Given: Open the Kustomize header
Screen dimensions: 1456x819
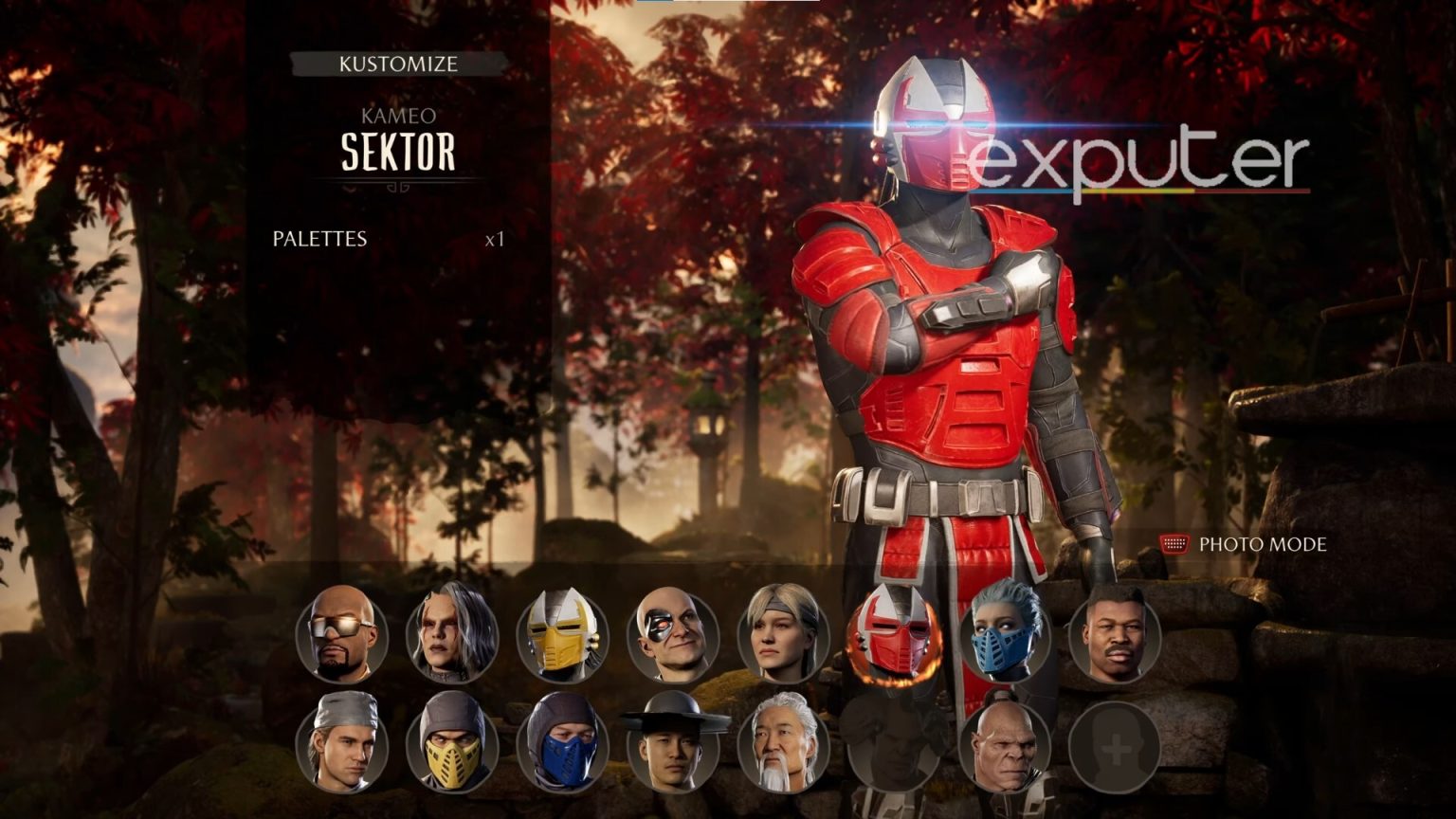Looking at the screenshot, I should [x=398, y=64].
